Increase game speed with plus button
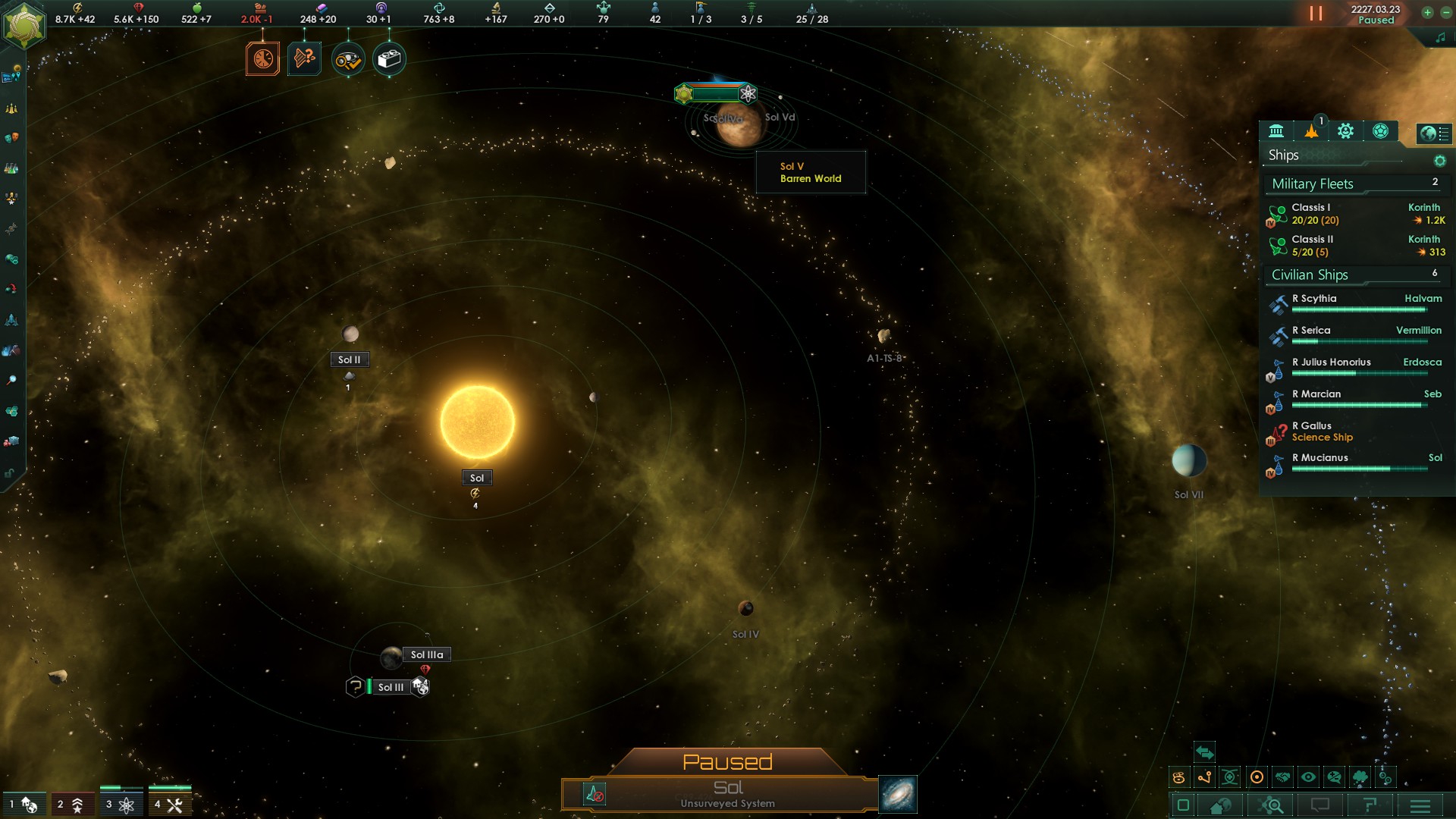This screenshot has width=1456, height=819. point(1427,12)
